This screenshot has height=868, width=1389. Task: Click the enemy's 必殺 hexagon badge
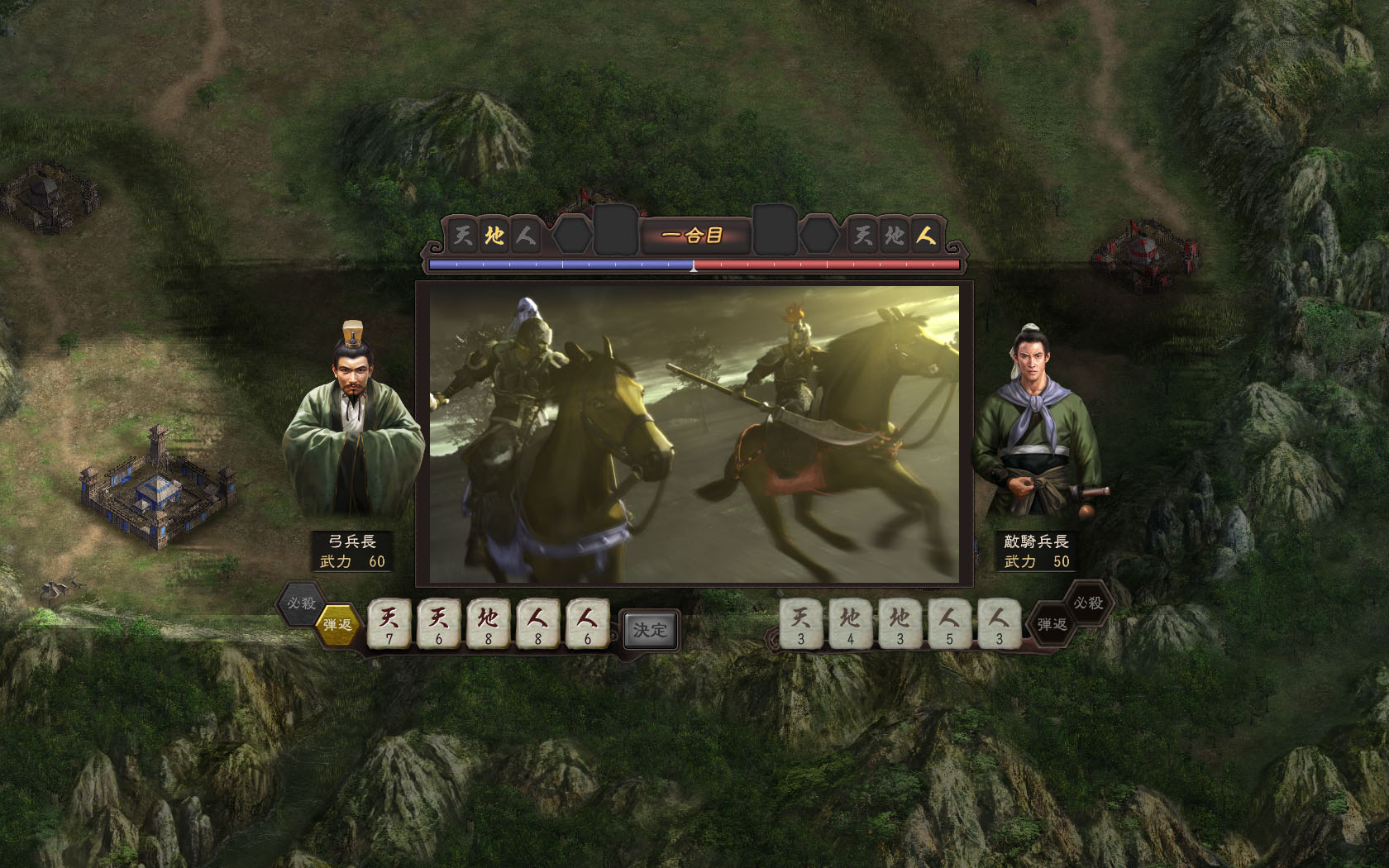1086,603
